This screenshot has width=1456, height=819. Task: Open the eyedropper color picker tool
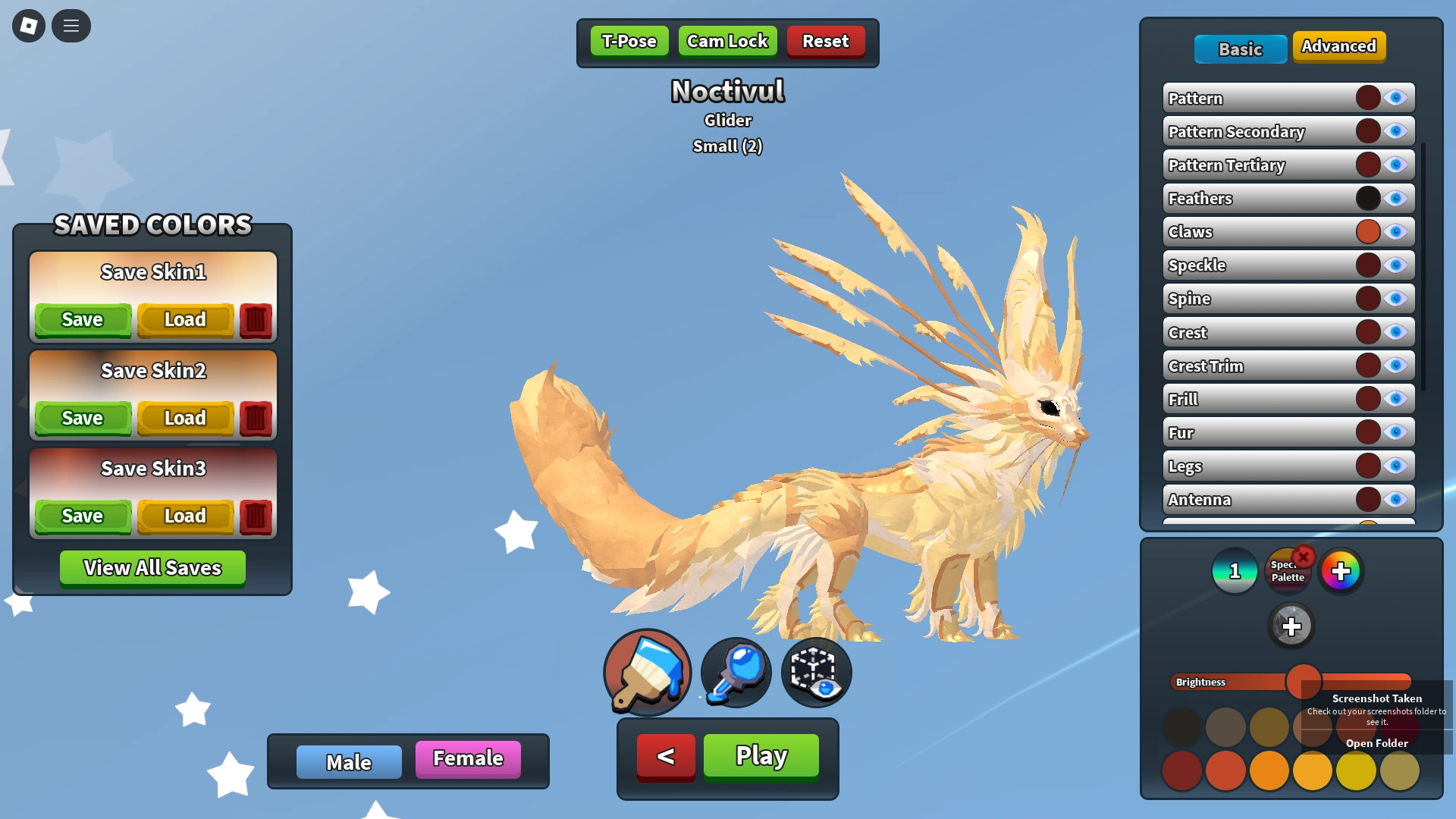point(734,672)
